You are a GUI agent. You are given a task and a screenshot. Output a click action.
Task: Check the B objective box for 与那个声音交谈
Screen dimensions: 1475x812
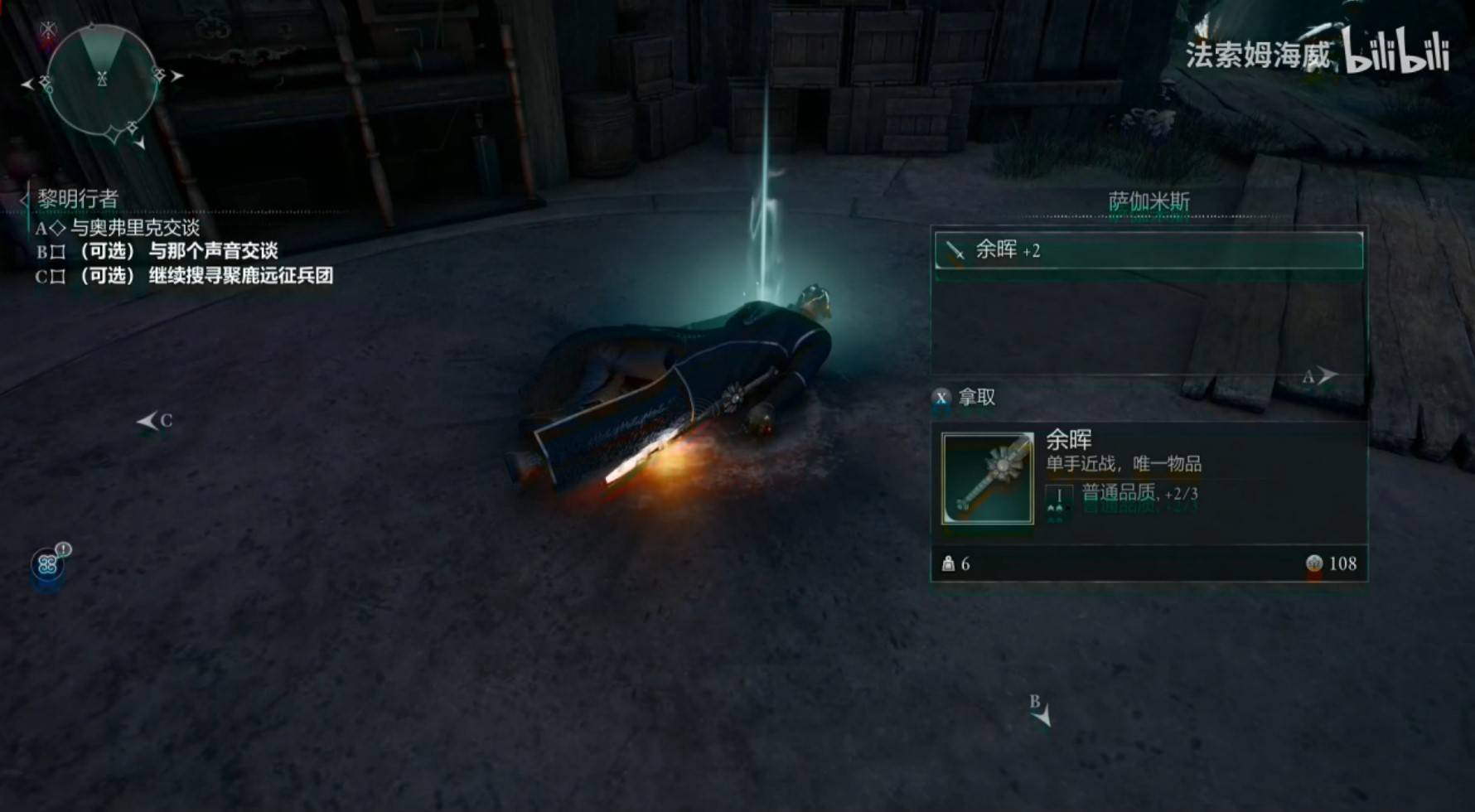tap(59, 250)
